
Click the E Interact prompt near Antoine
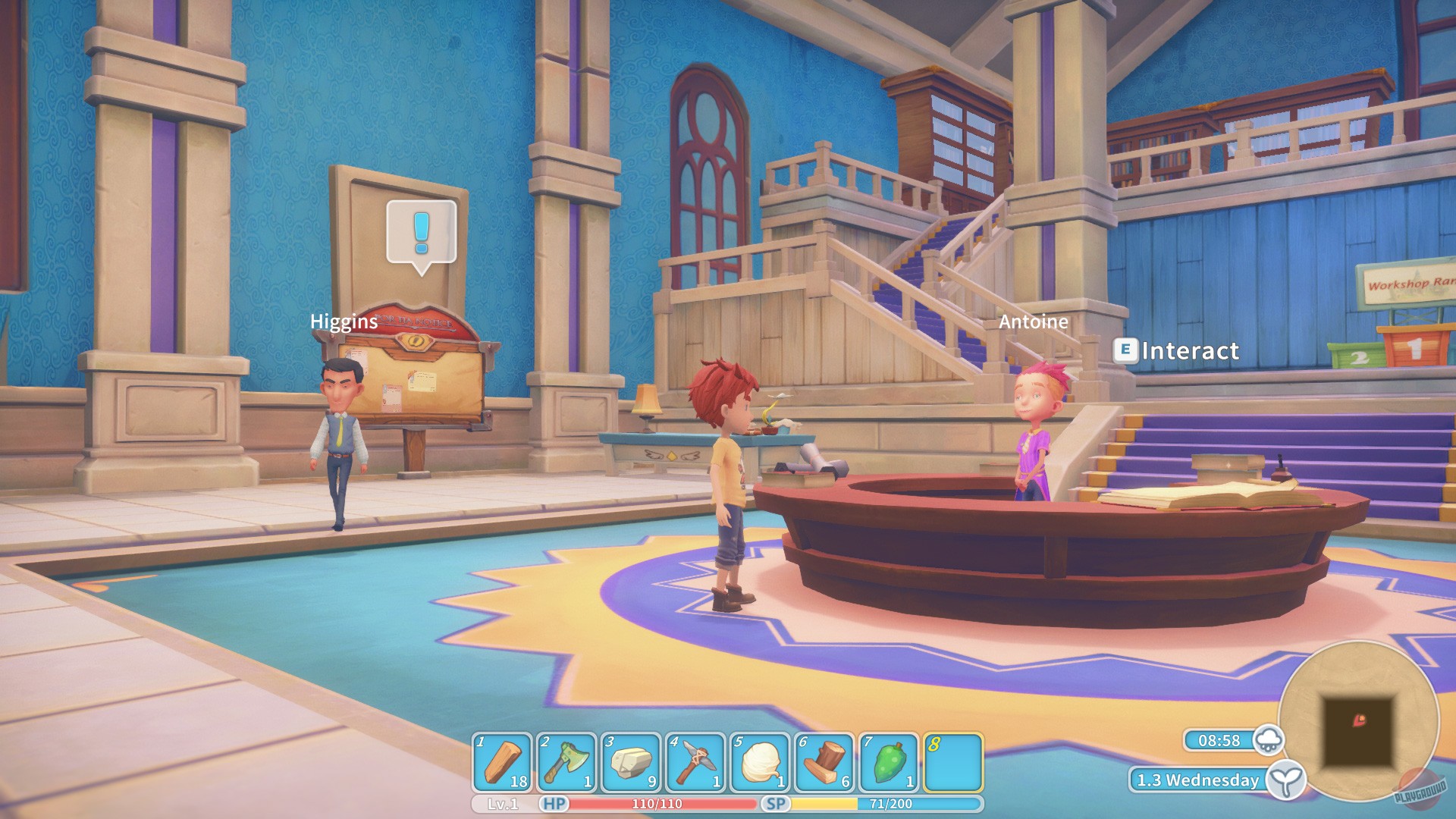pyautogui.click(x=1179, y=351)
